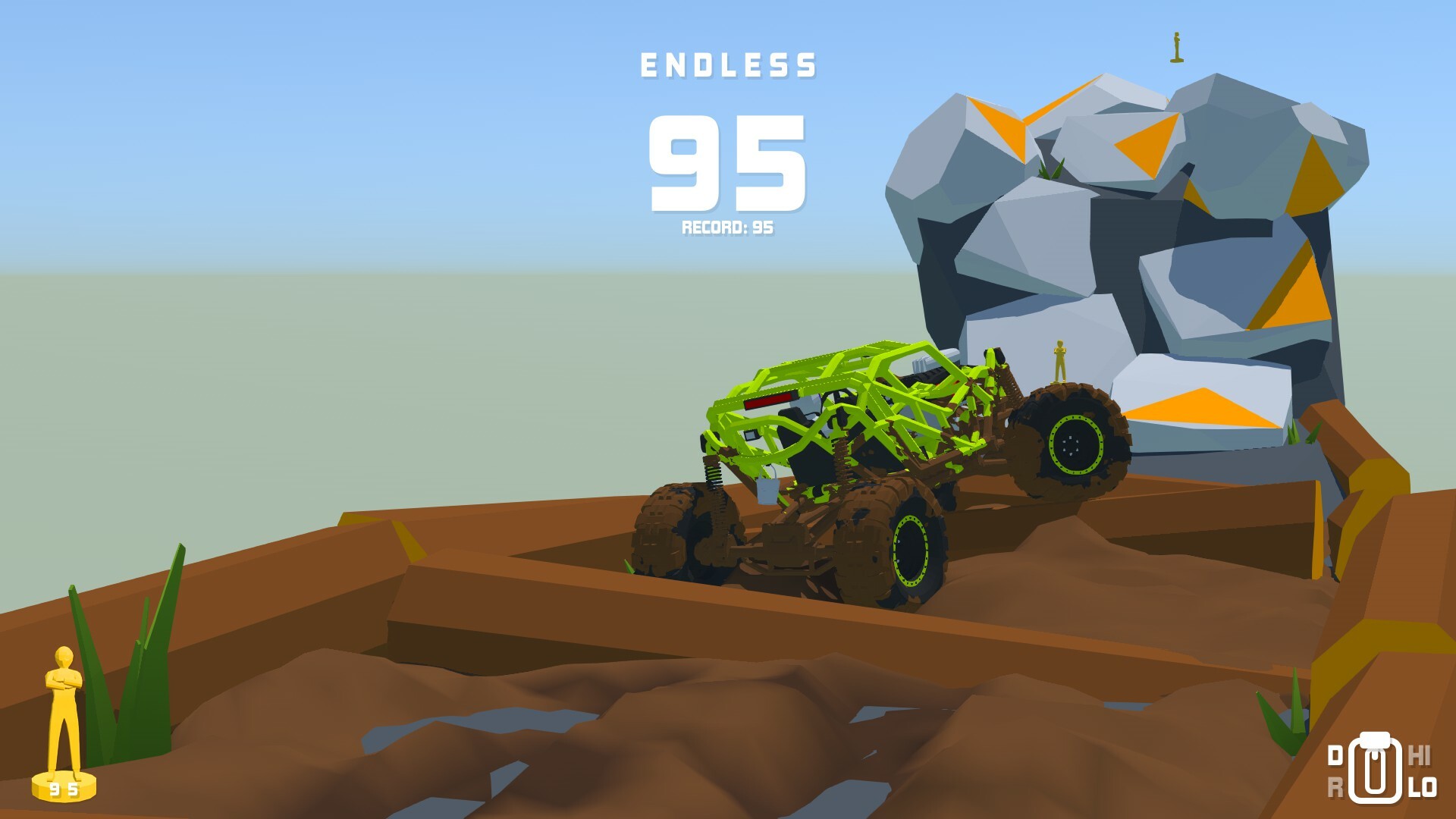
Task: Click the gear shifter icon bottom right
Action: 1375,767
